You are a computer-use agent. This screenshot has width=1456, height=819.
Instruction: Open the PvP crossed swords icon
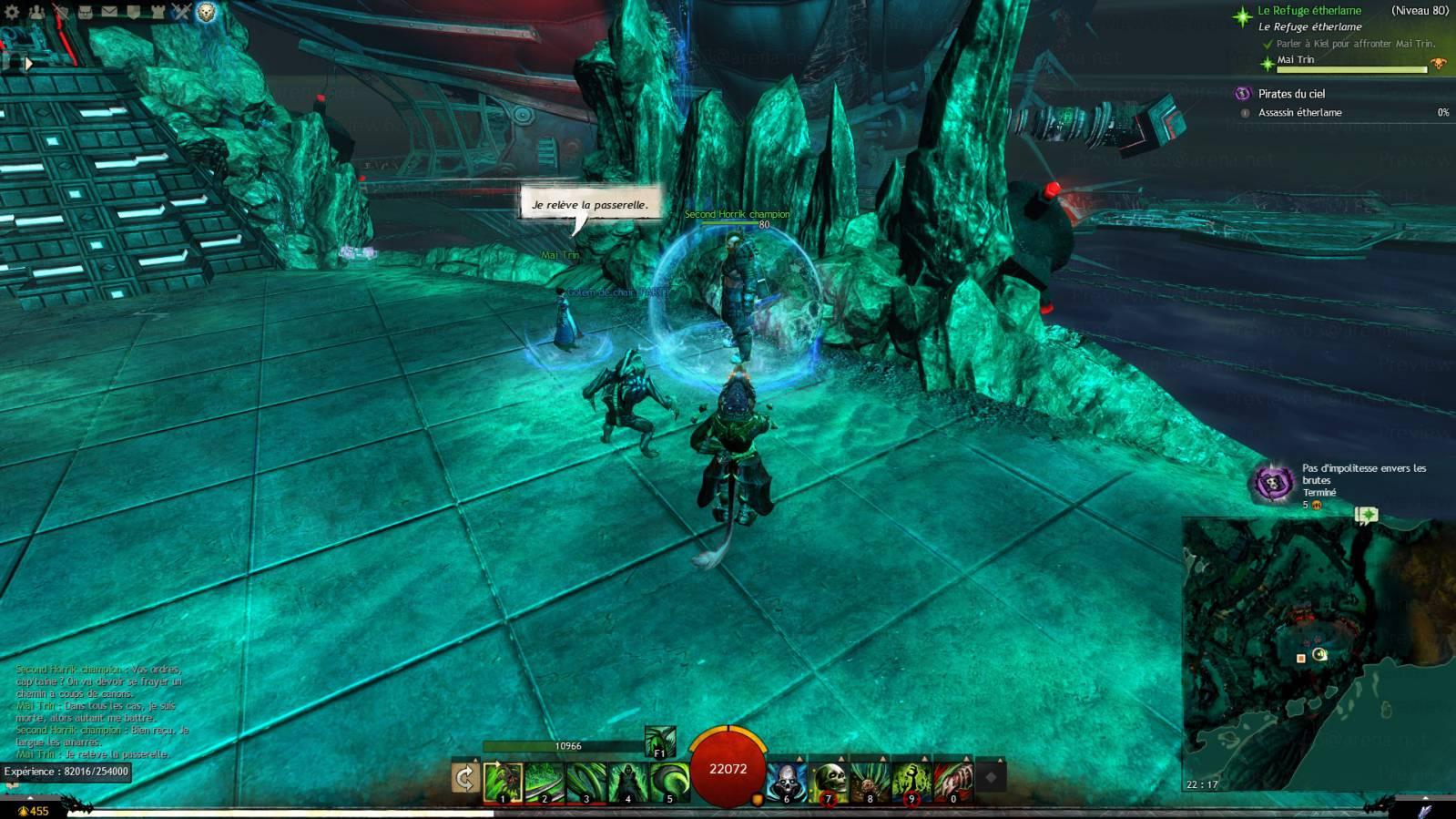pos(181,12)
